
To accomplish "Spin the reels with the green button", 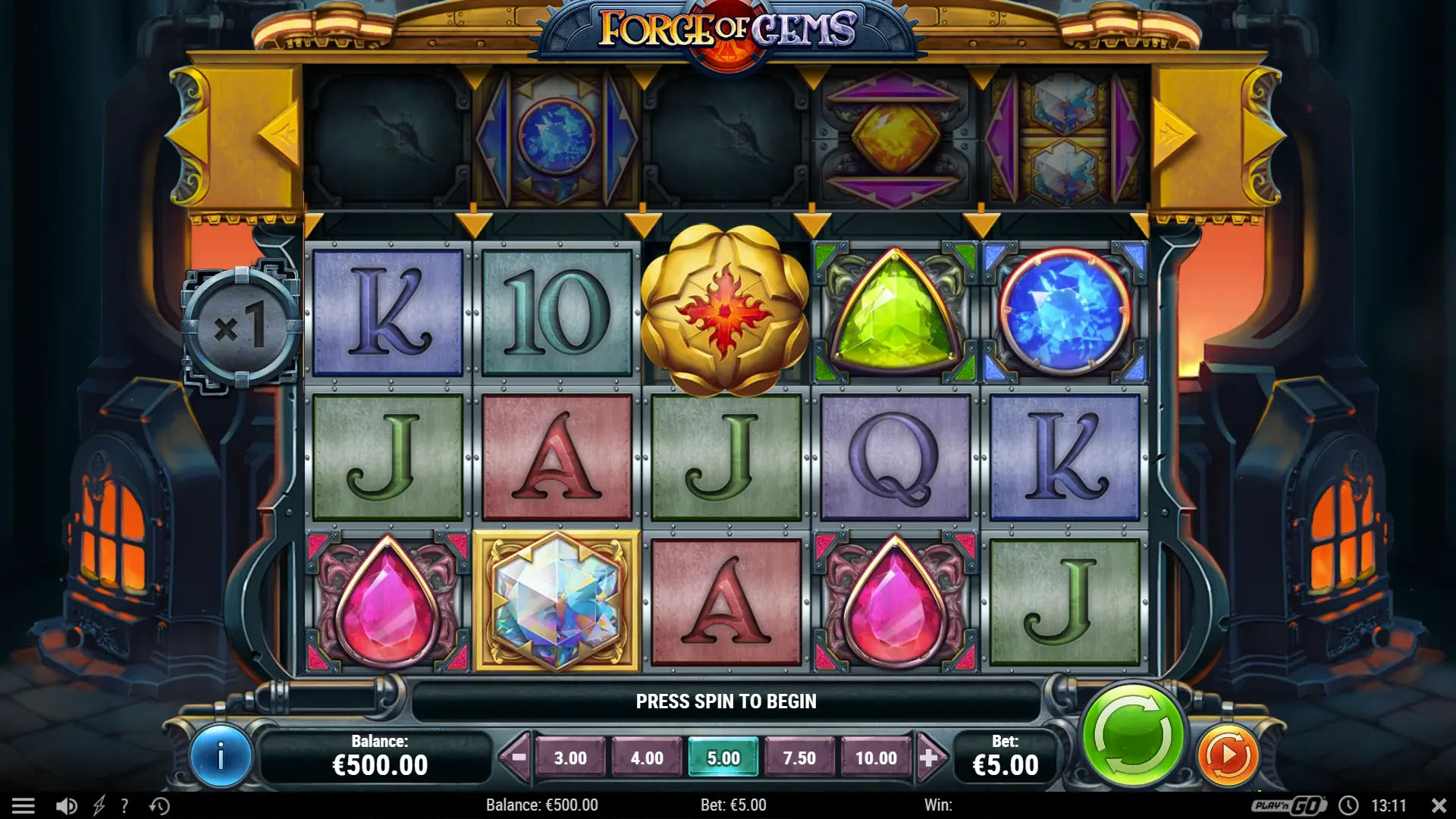I will tap(1132, 734).
